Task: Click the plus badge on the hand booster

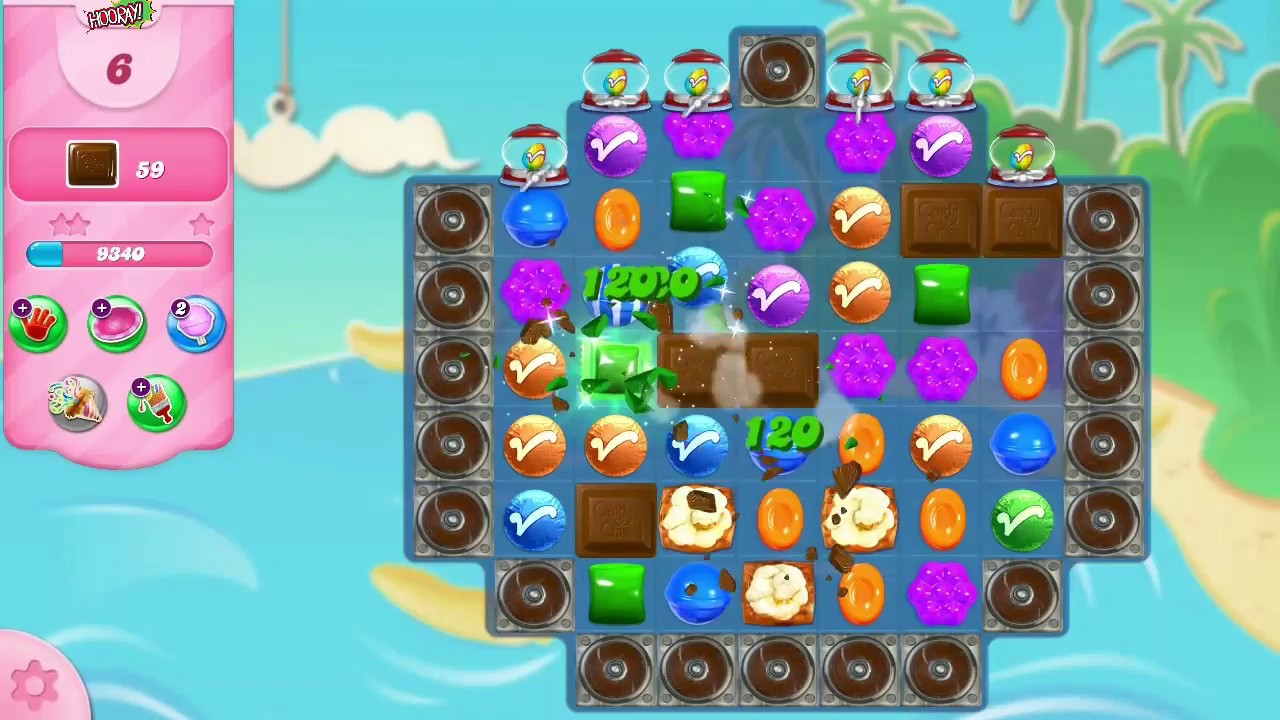Action: tap(22, 306)
